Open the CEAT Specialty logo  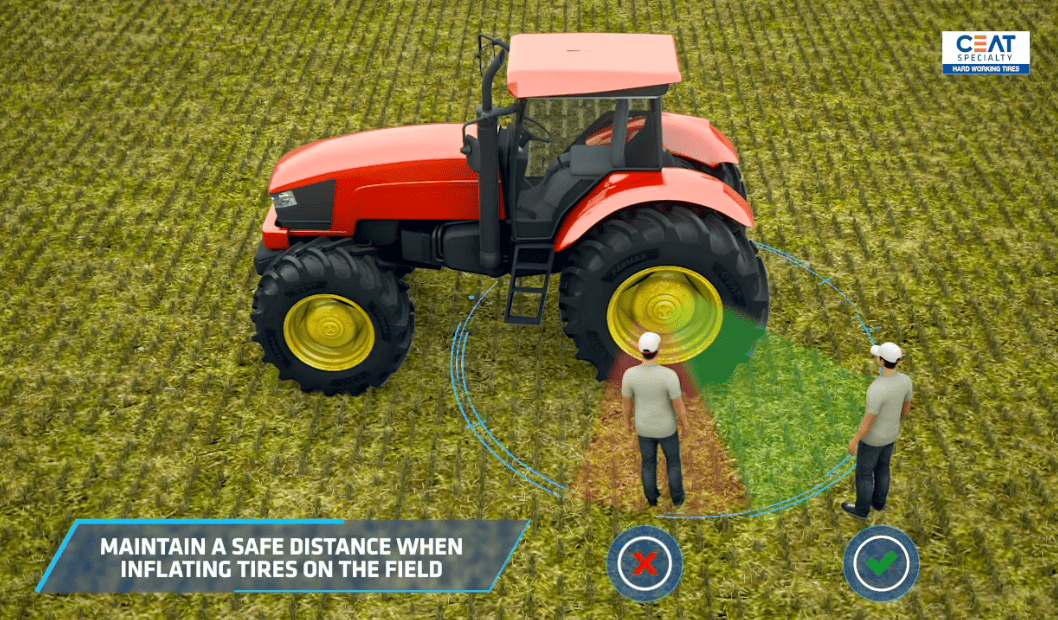[x=985, y=53]
